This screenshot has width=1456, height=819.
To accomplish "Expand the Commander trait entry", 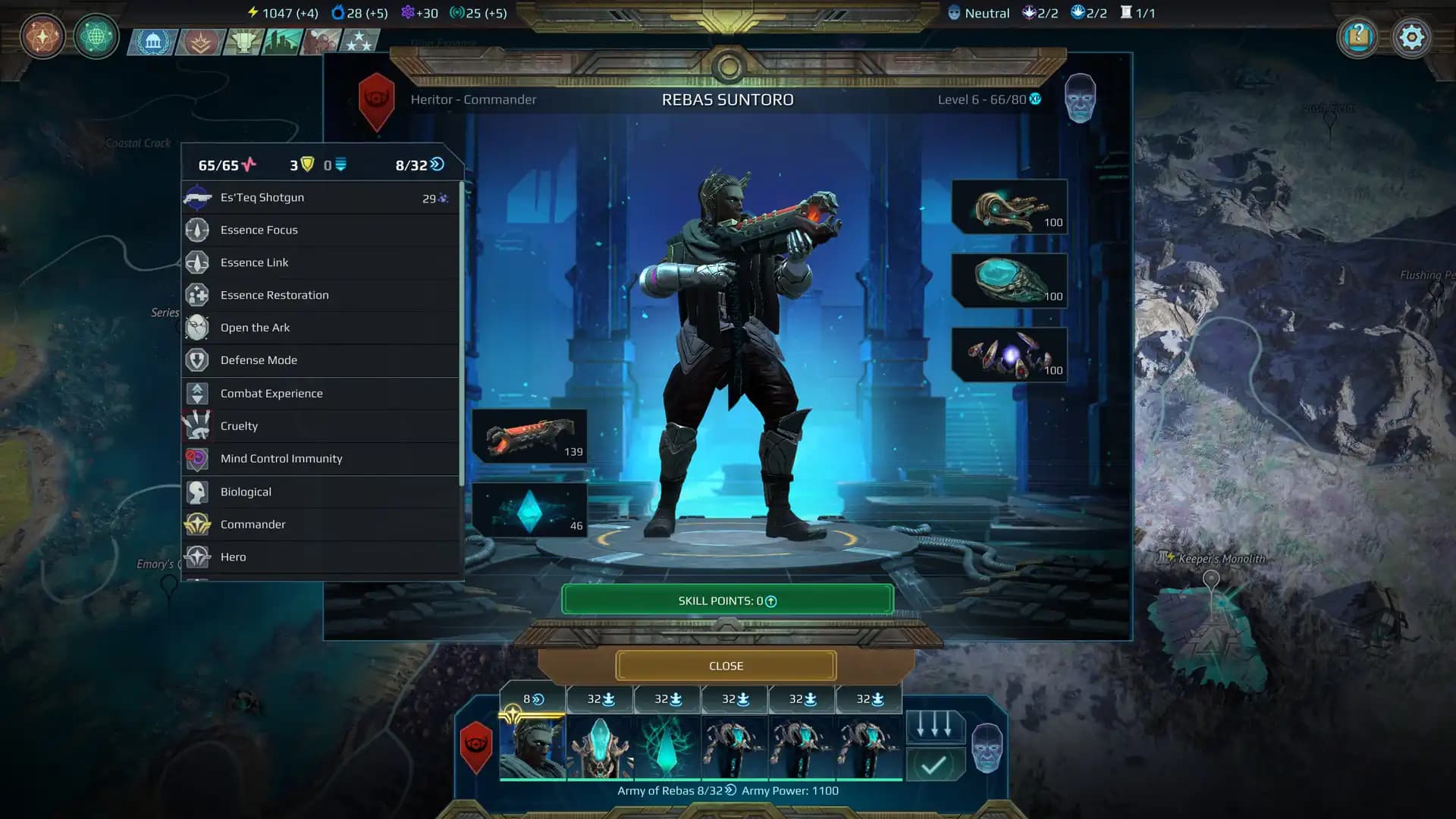I will [253, 524].
